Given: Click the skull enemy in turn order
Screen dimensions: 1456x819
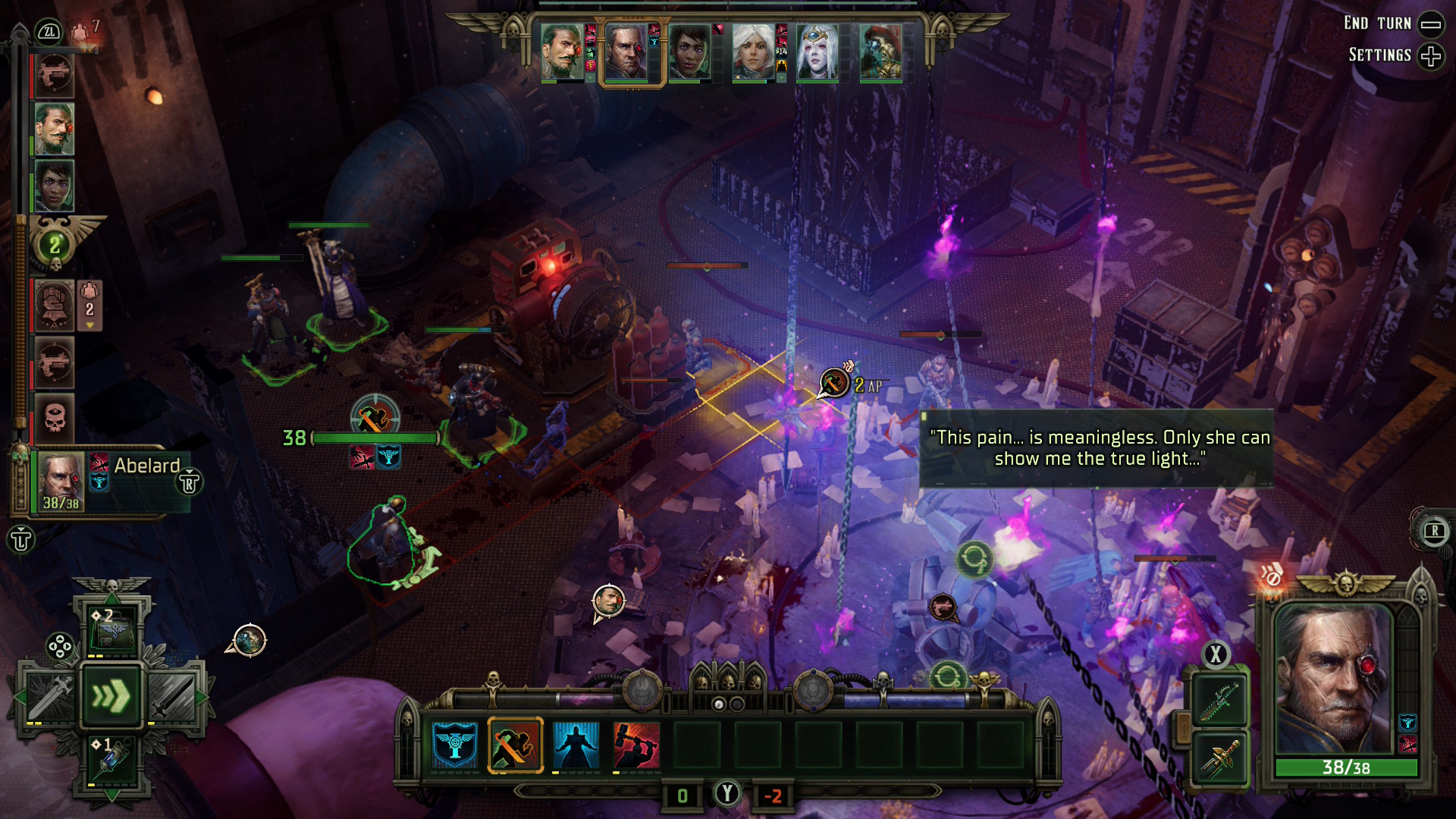Looking at the screenshot, I should (55, 418).
